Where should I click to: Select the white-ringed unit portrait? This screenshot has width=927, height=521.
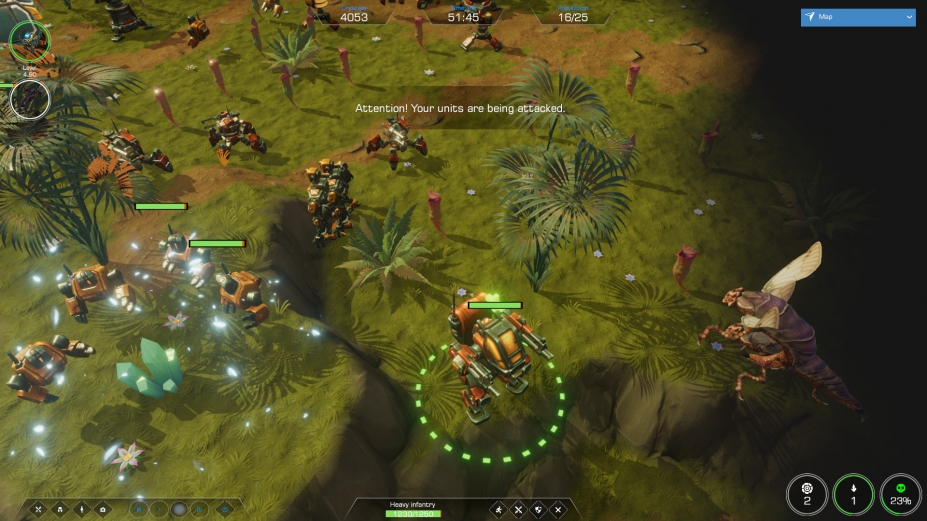point(29,99)
